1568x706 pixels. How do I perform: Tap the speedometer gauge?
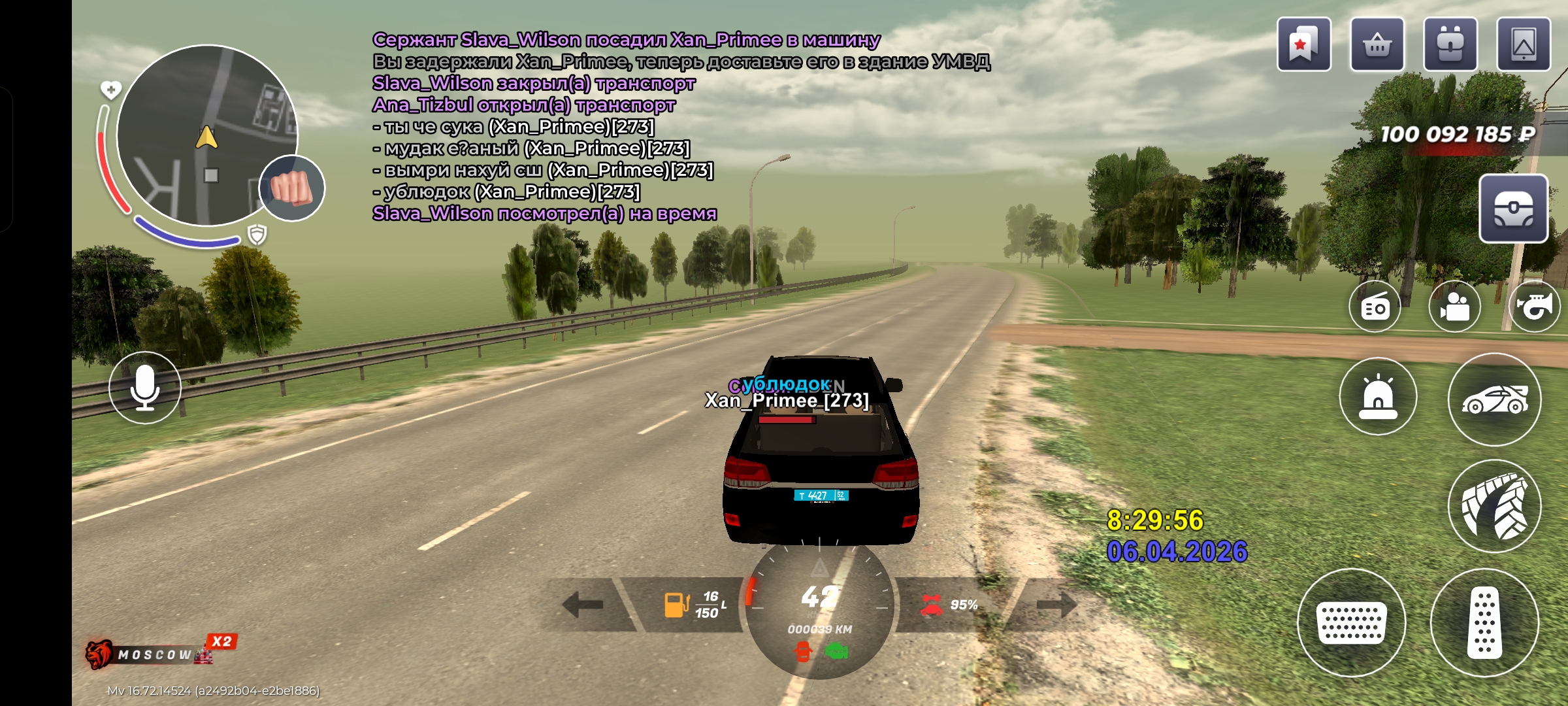tap(819, 608)
